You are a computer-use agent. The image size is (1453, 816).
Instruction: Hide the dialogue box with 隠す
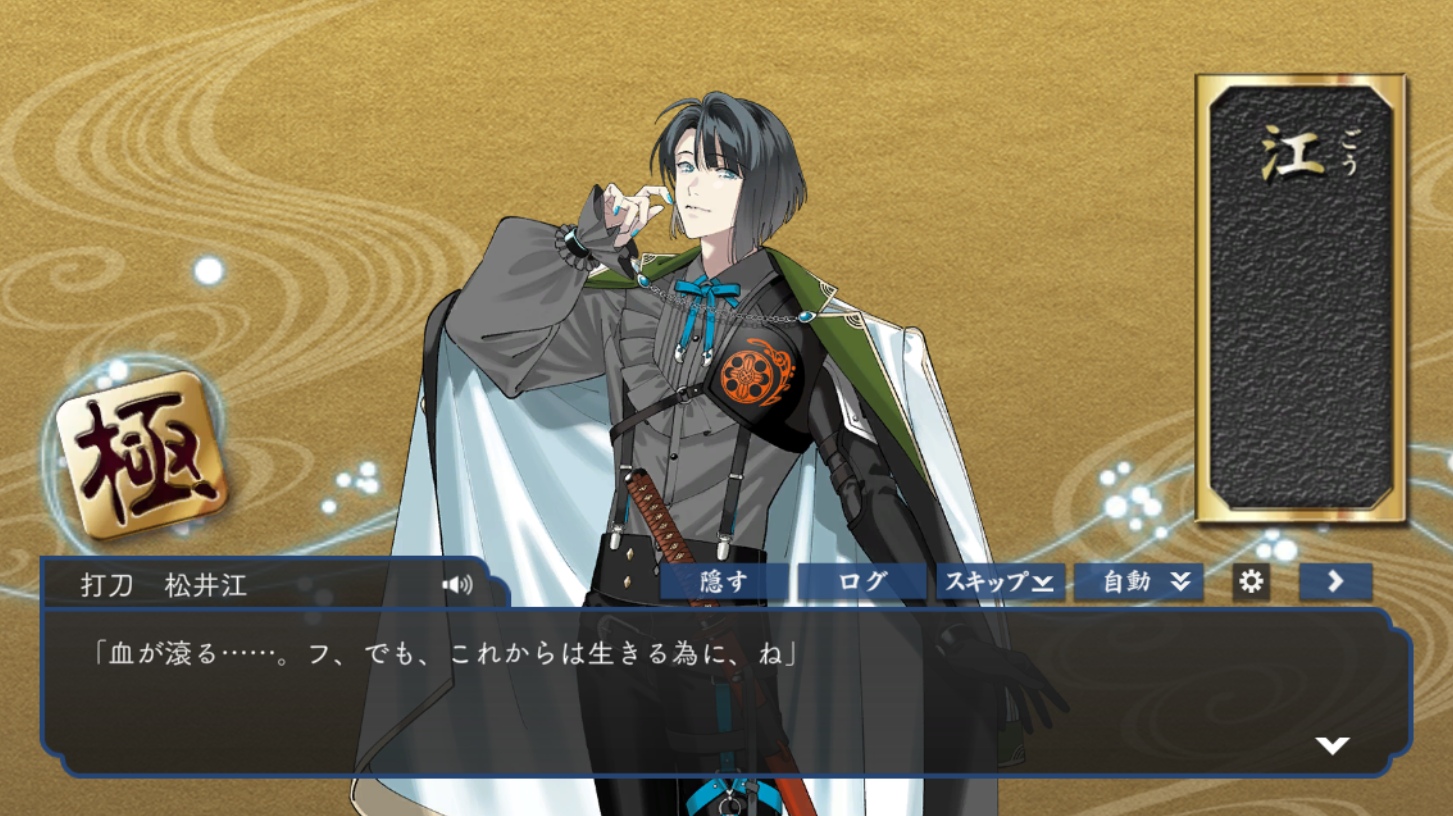coord(723,582)
